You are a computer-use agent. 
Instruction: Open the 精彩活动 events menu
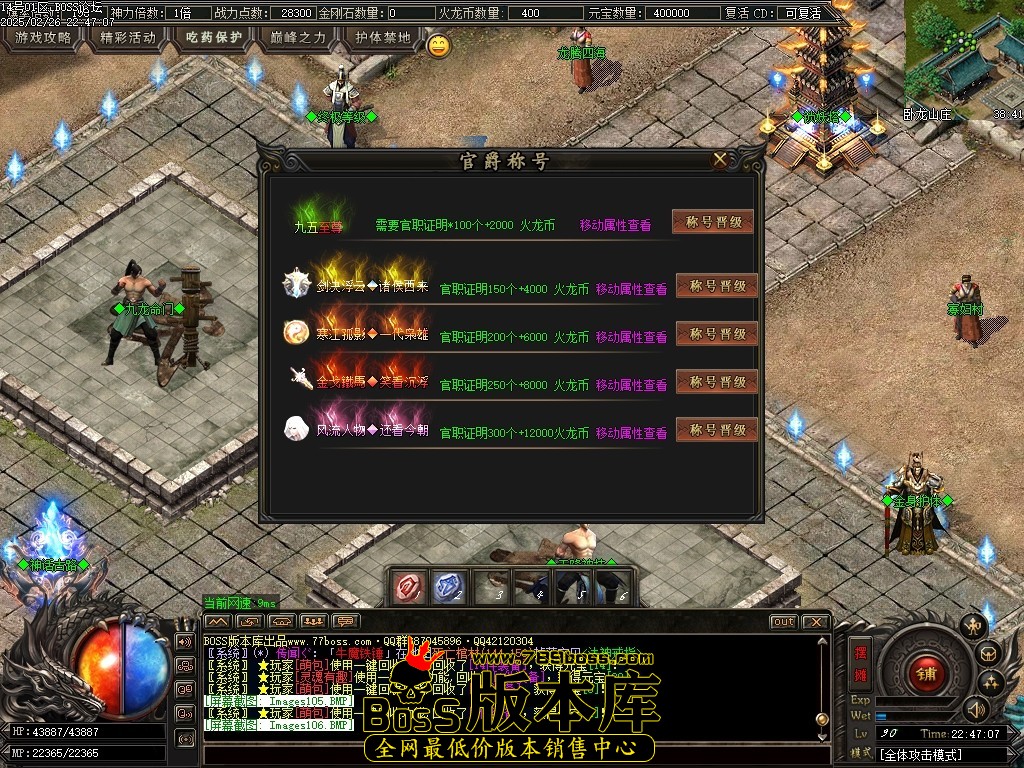[x=129, y=38]
